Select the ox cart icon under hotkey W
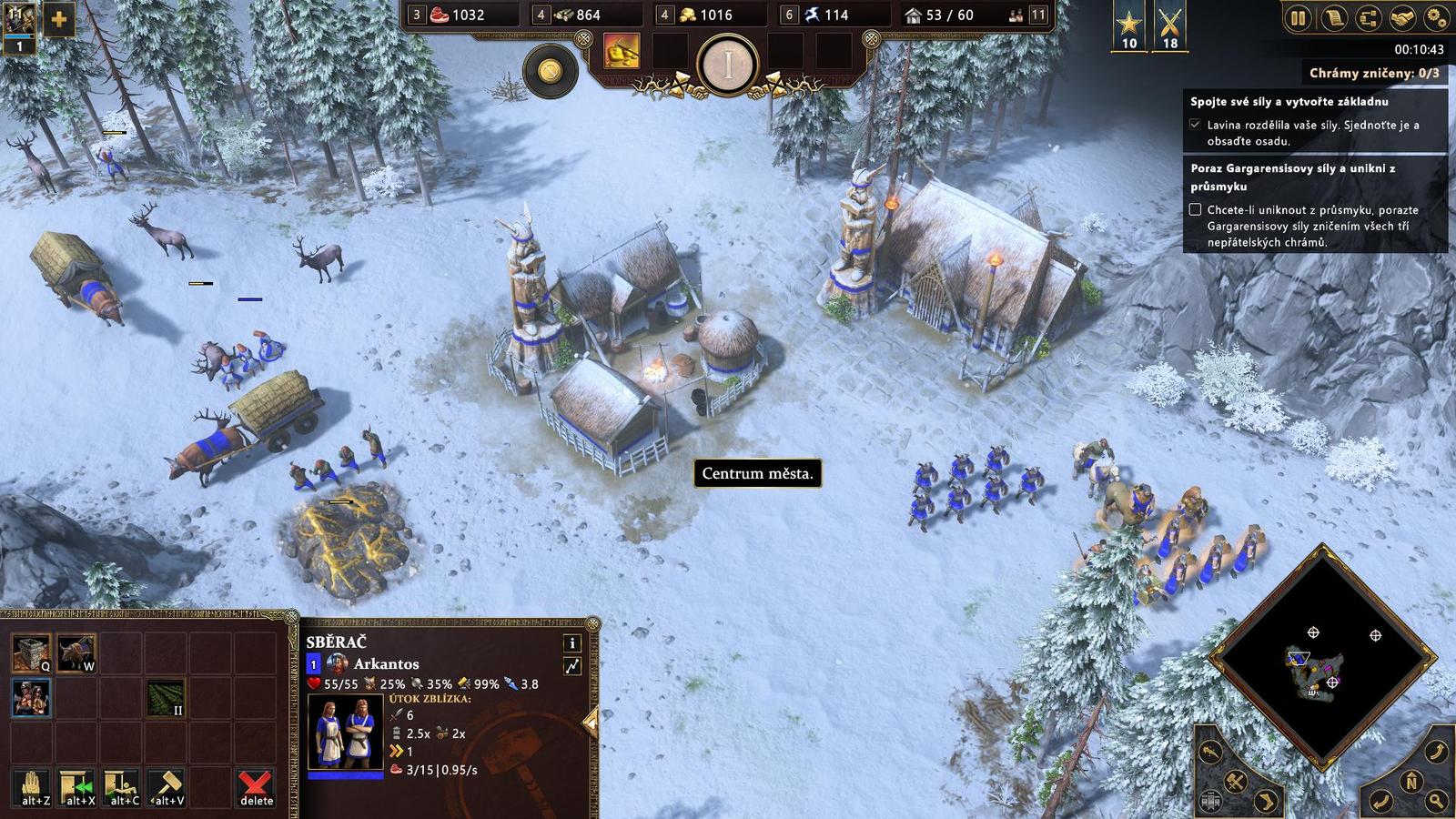 coord(76,652)
